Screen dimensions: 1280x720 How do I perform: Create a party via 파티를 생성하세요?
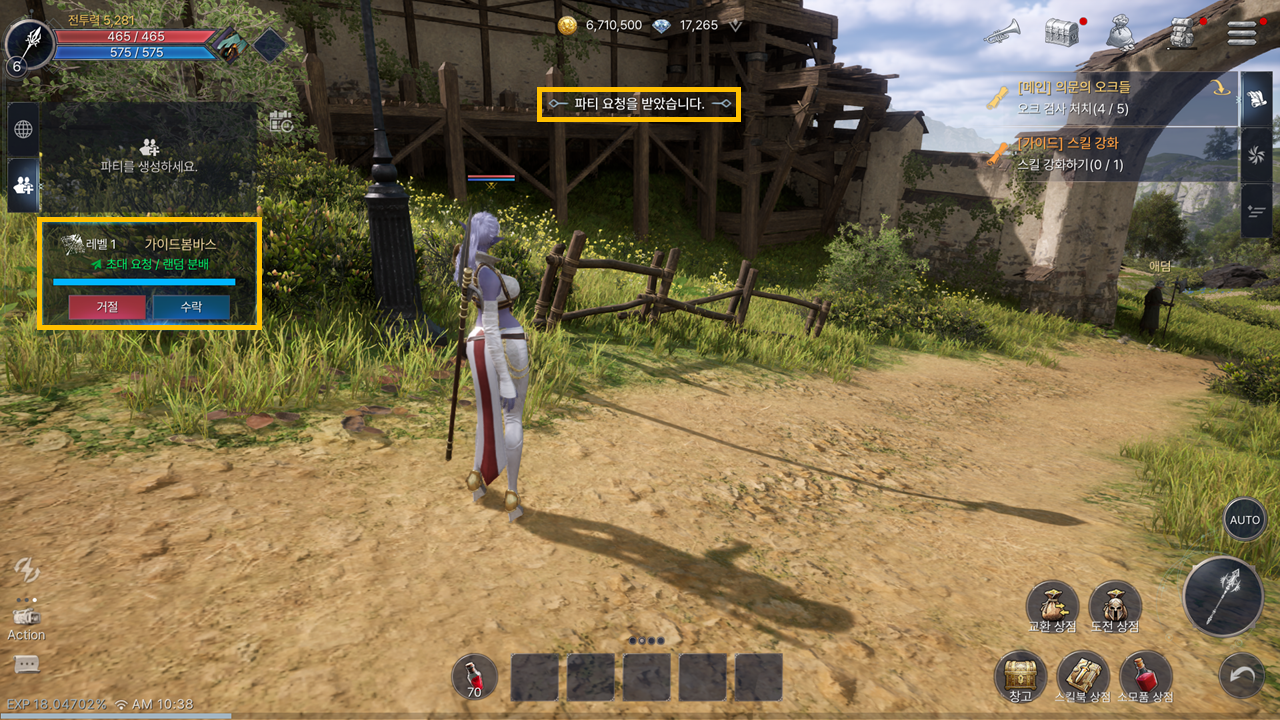[x=149, y=156]
